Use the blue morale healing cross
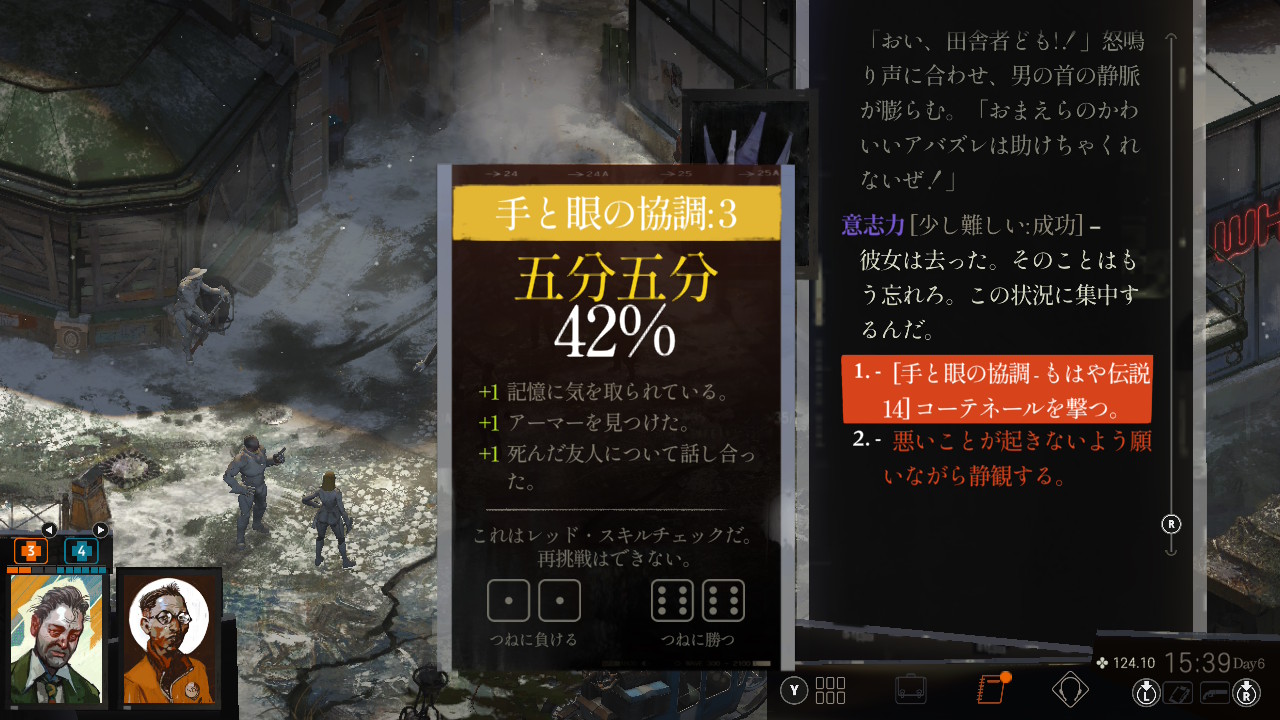The width and height of the screenshot is (1280, 720). (81, 550)
